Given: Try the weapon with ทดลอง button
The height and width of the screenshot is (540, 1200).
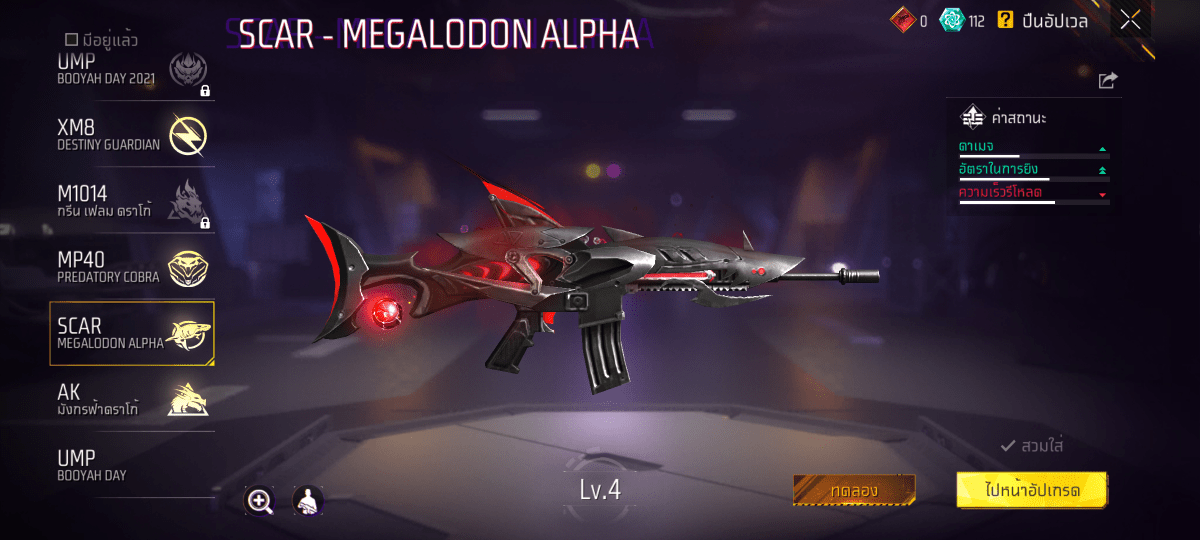Looking at the screenshot, I should click(x=854, y=490).
